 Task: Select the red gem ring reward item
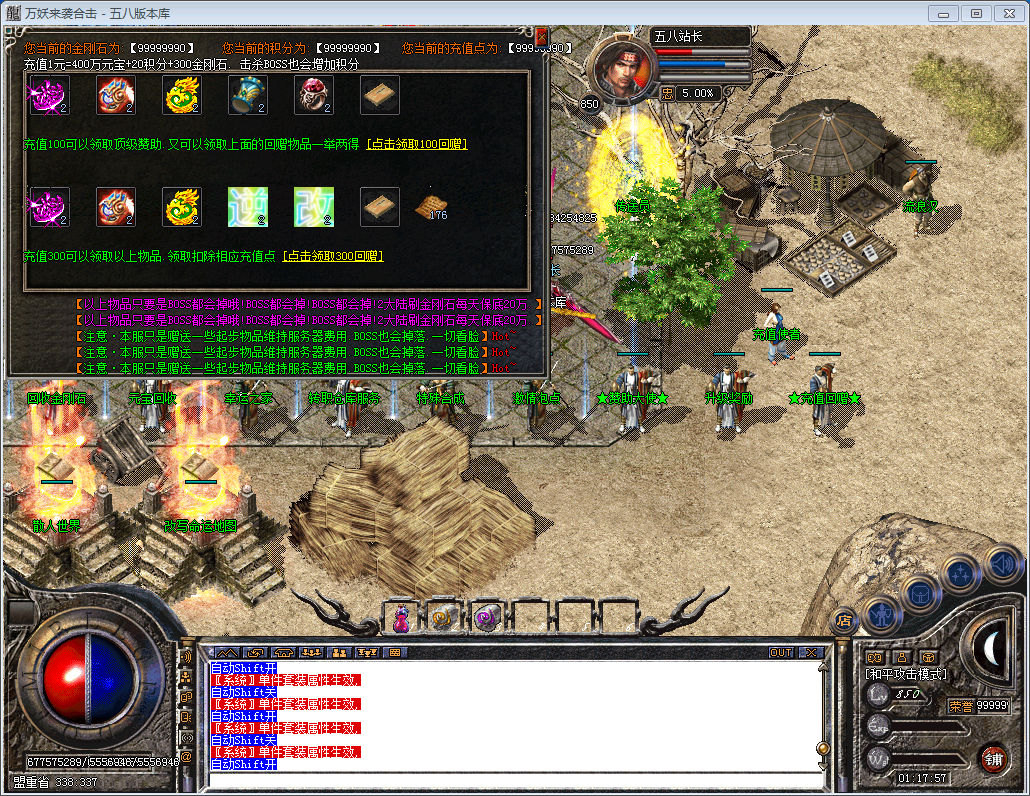tap(313, 95)
